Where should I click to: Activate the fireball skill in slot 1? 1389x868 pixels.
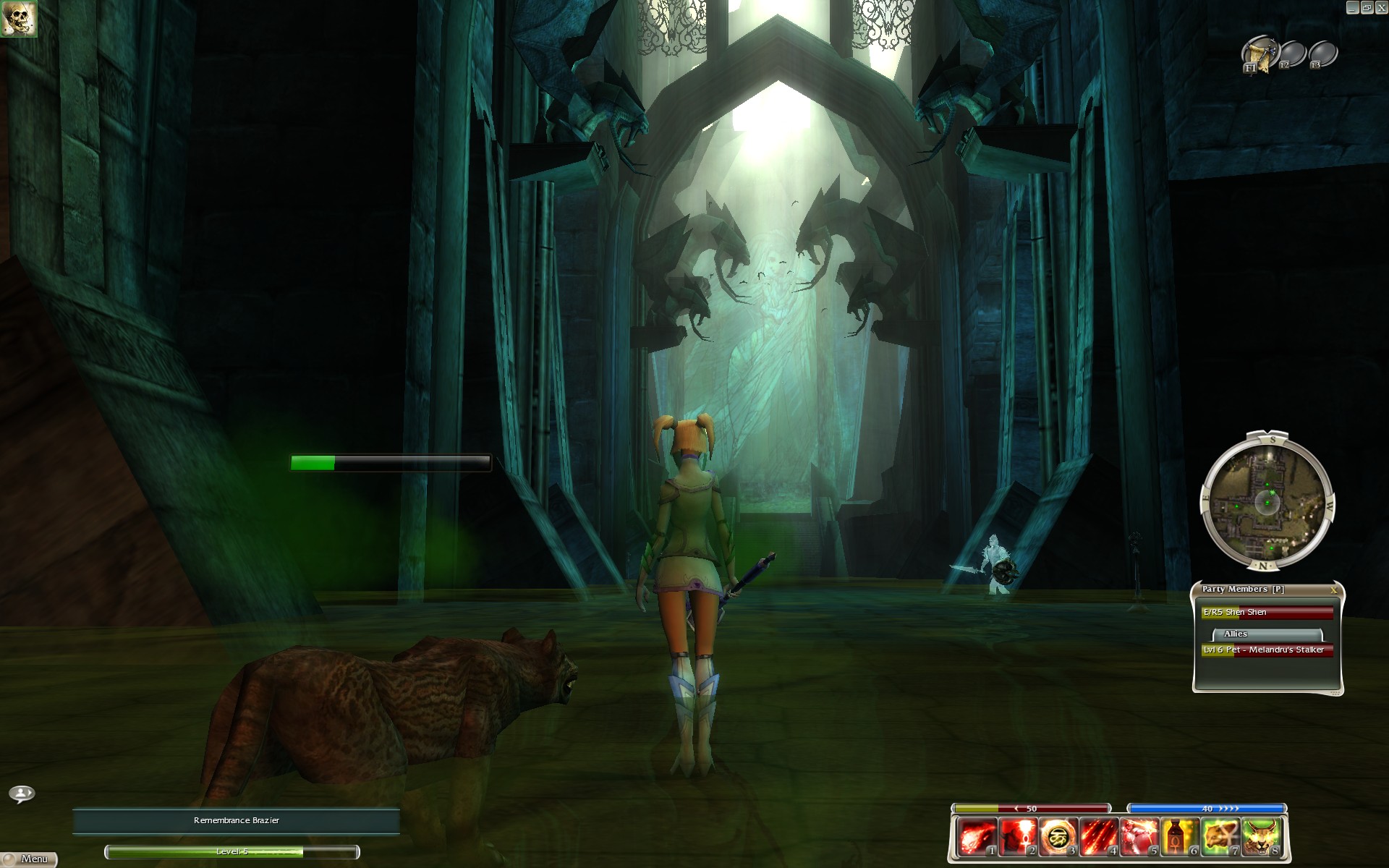975,837
